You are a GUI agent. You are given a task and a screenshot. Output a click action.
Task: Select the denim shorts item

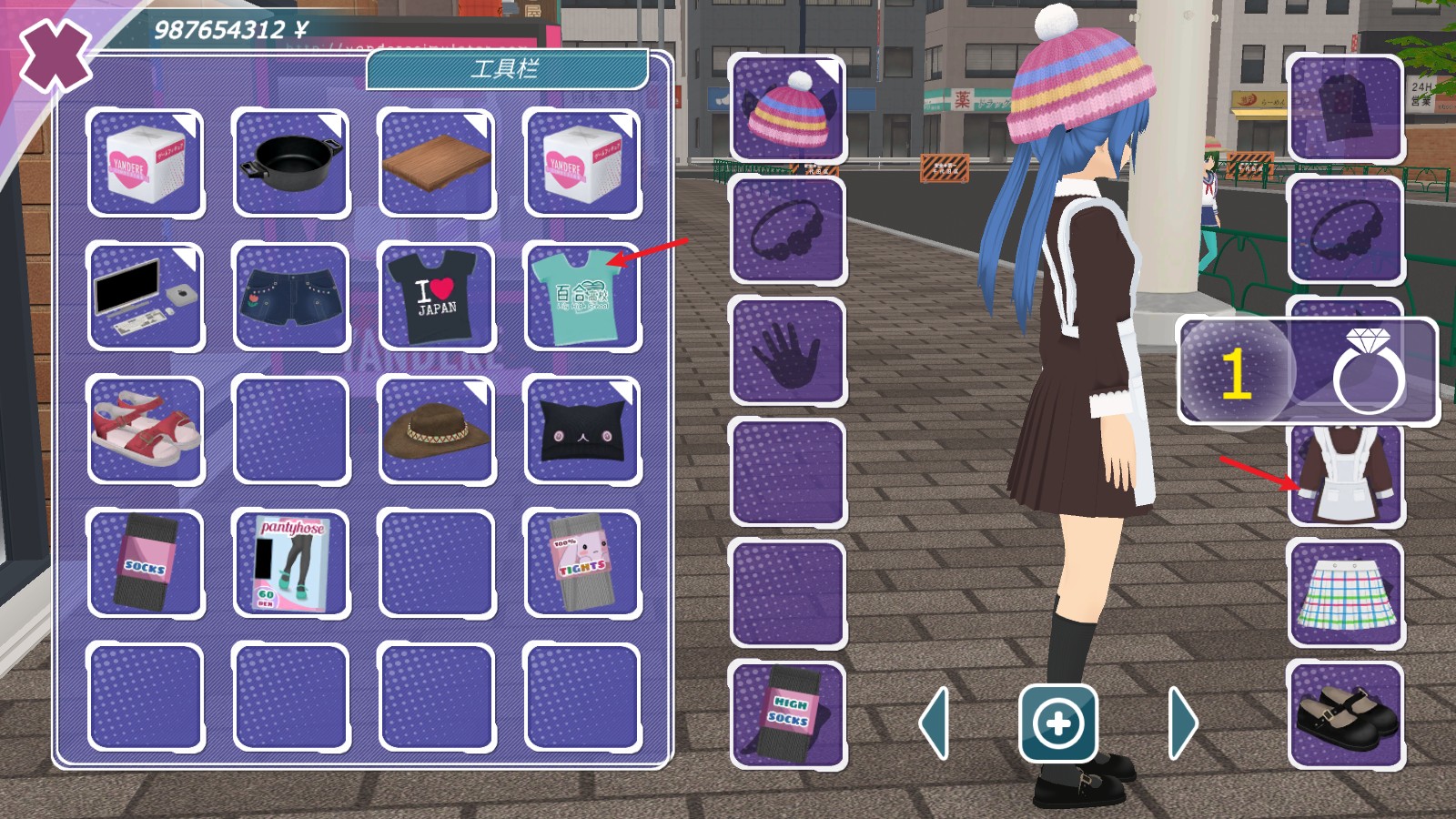pos(291,296)
